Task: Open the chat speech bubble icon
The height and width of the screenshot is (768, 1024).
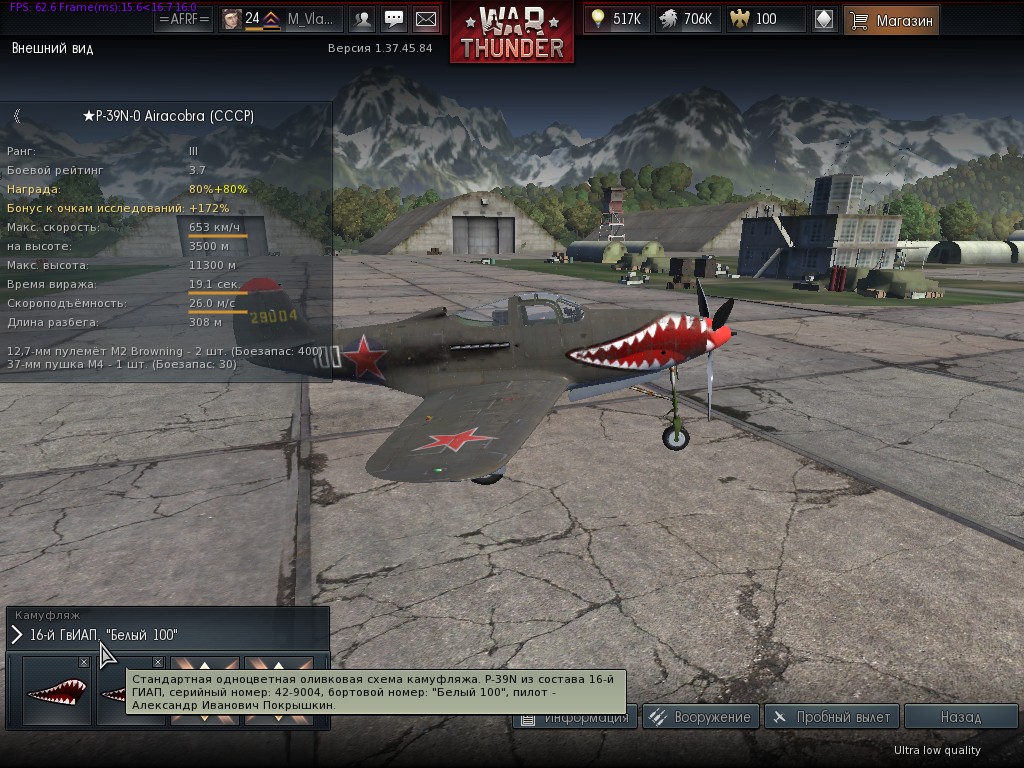Action: (394, 19)
